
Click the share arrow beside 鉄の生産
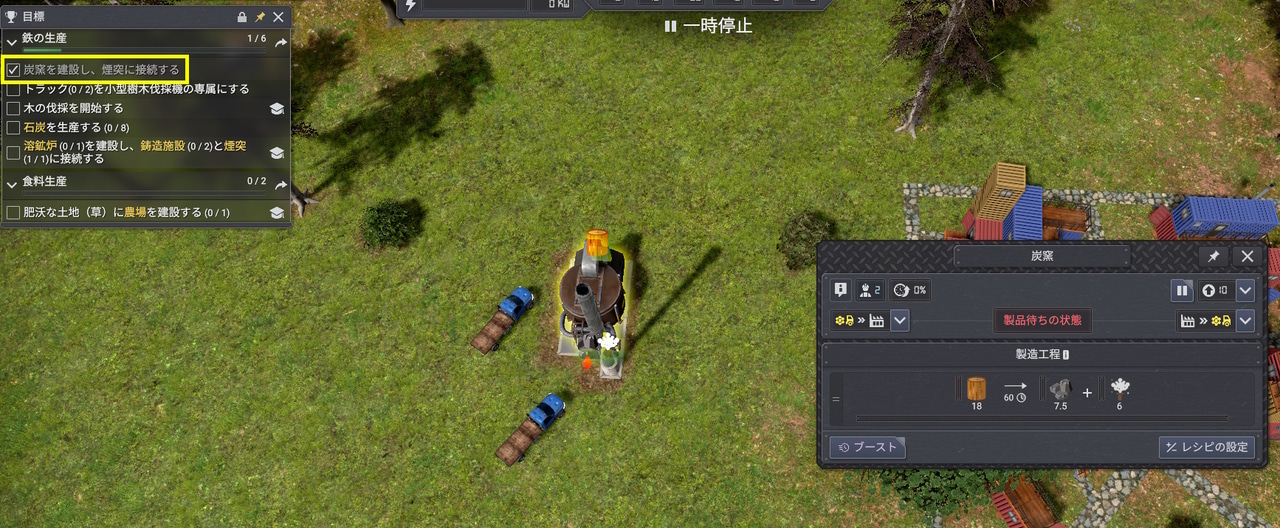click(x=281, y=42)
